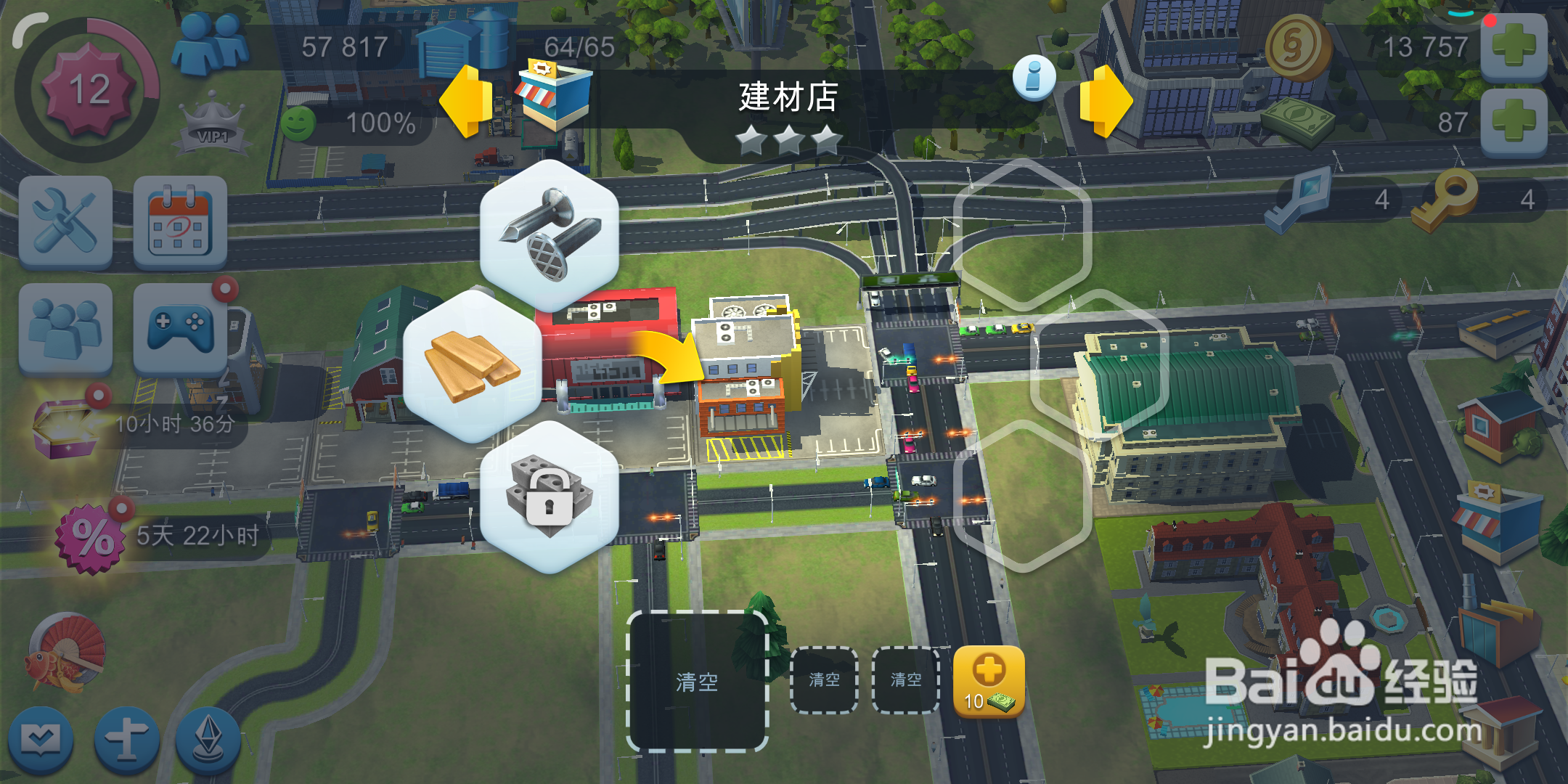Image resolution: width=1568 pixels, height=784 pixels.
Task: Tap the 清空 clear production button
Action: pos(698,681)
